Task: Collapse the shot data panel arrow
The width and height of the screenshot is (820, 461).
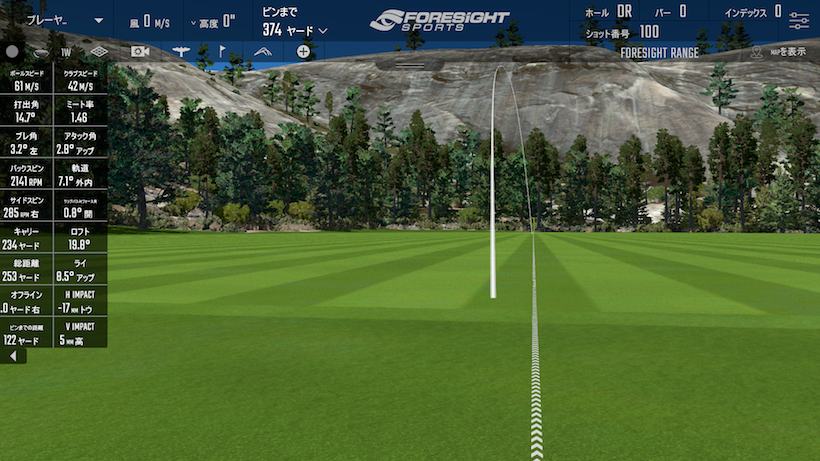Action: click(12, 356)
